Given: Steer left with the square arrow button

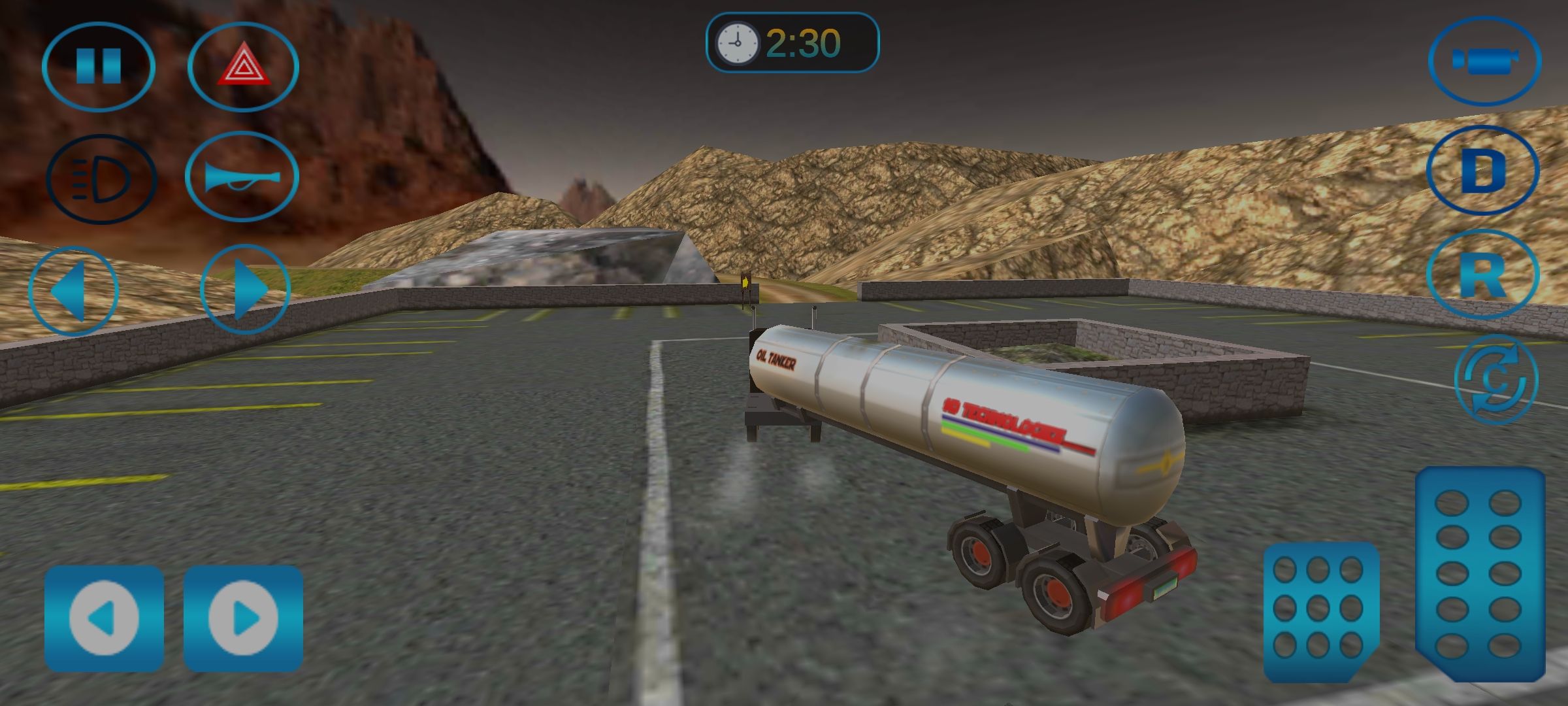Looking at the screenshot, I should pyautogui.click(x=104, y=618).
